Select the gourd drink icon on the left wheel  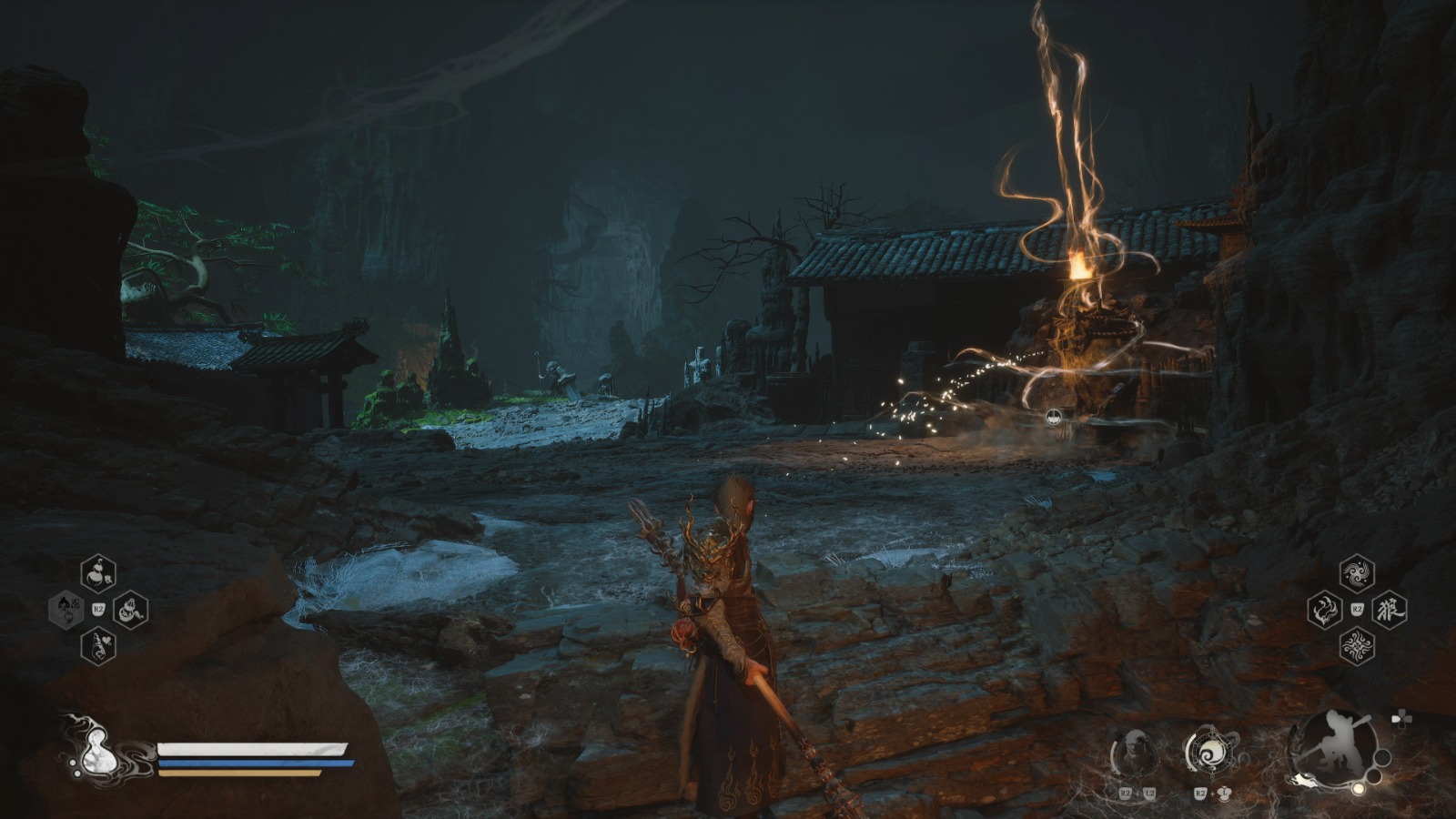tap(97, 573)
